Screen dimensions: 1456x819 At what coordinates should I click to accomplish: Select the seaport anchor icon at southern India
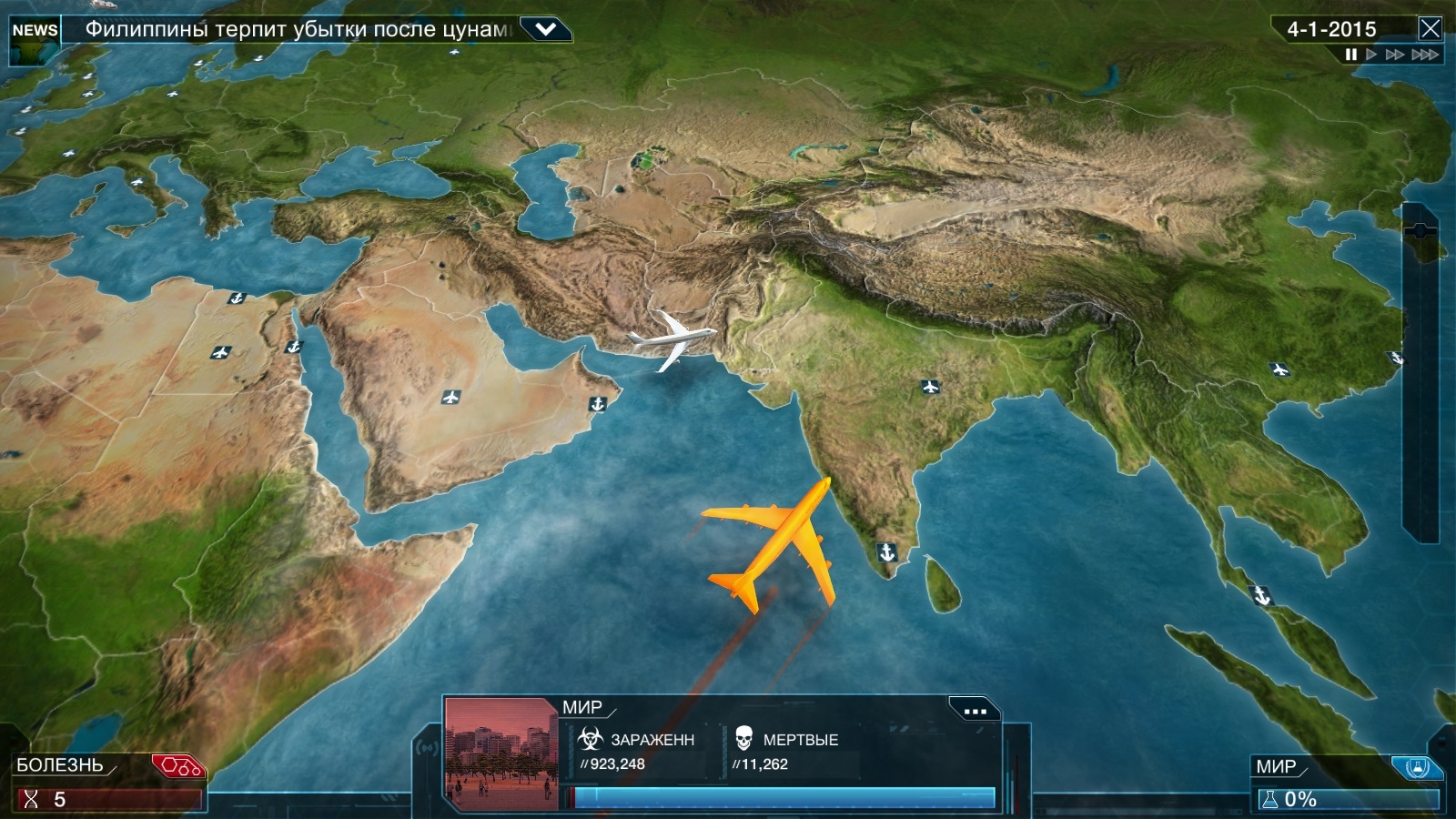pos(886,551)
